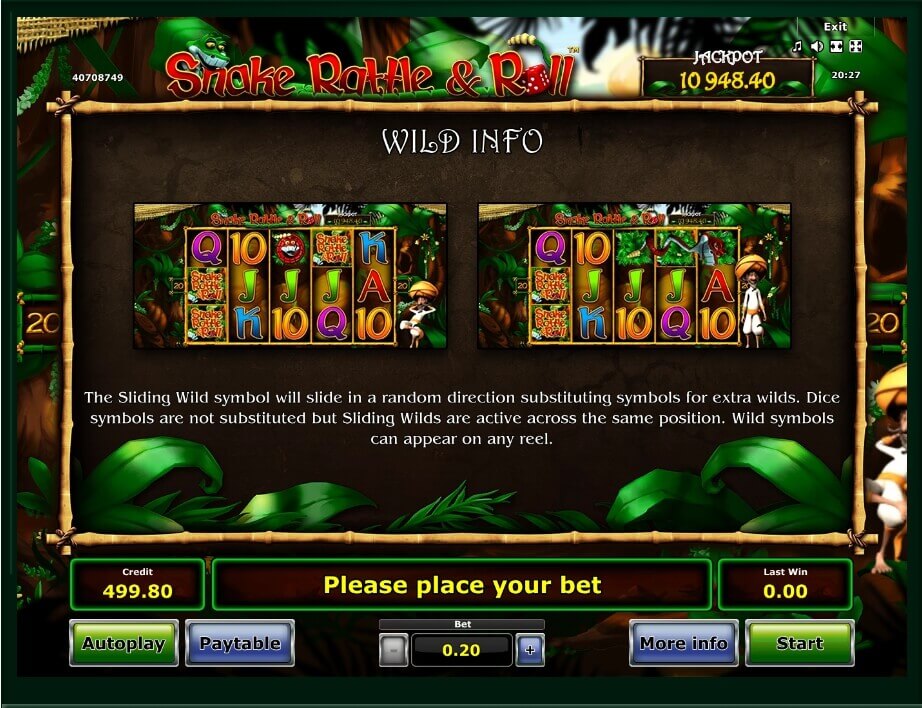922x708 pixels.
Task: Increase the bet with the plus button
Action: tap(529, 651)
